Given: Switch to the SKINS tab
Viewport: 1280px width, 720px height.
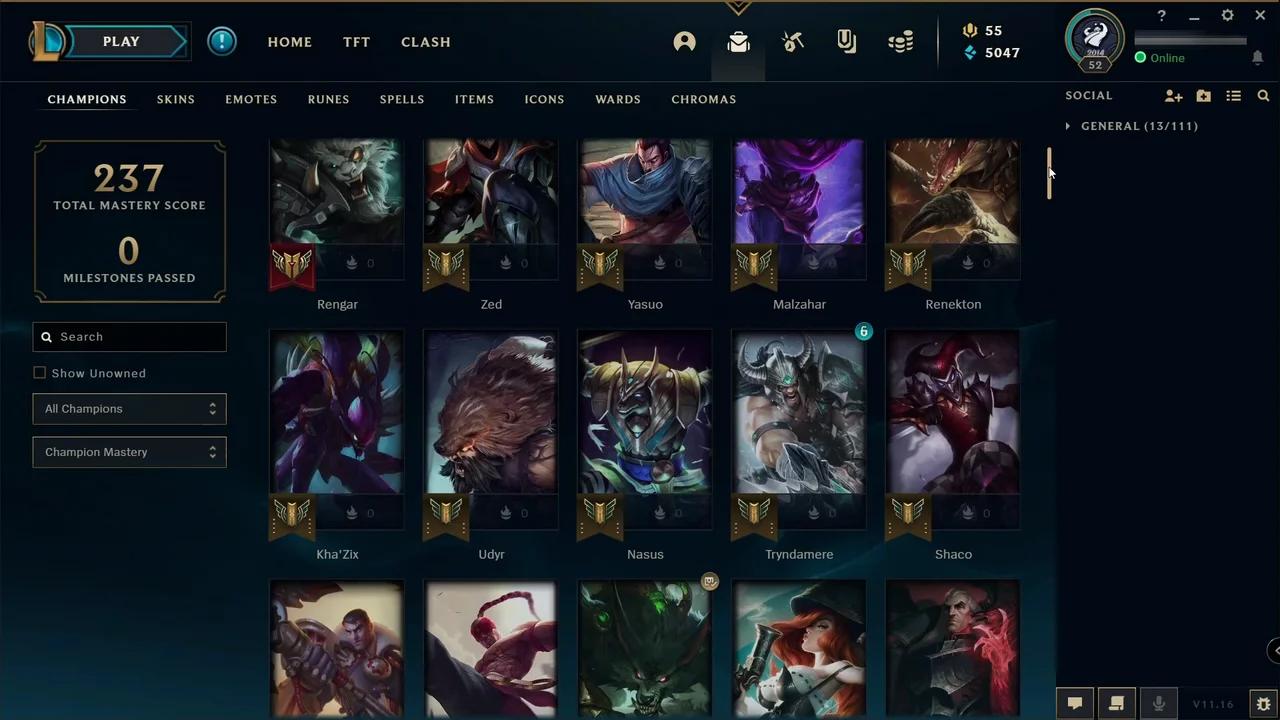Looking at the screenshot, I should (175, 99).
